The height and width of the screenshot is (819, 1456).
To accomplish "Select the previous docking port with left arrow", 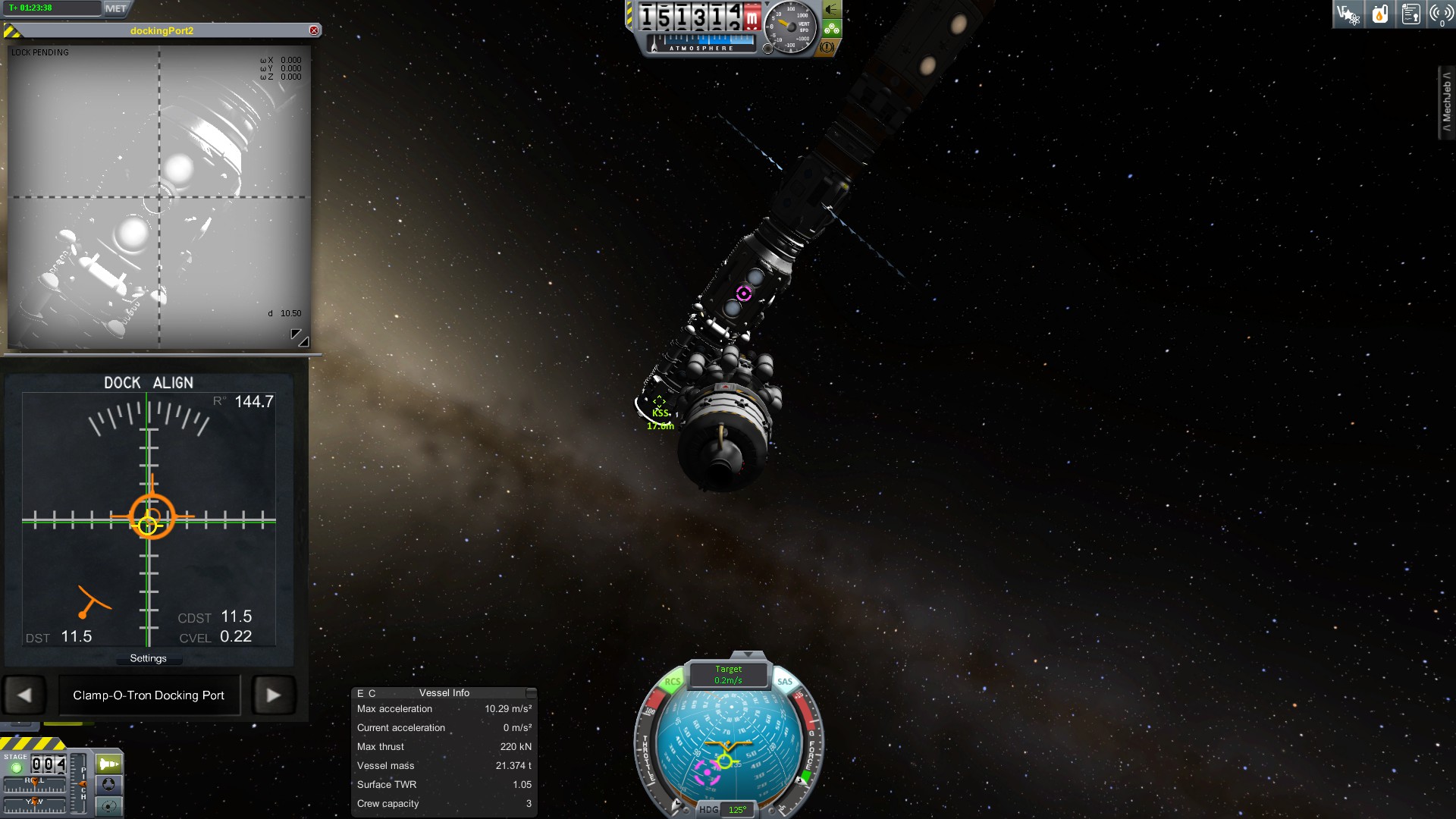I will tap(24, 695).
